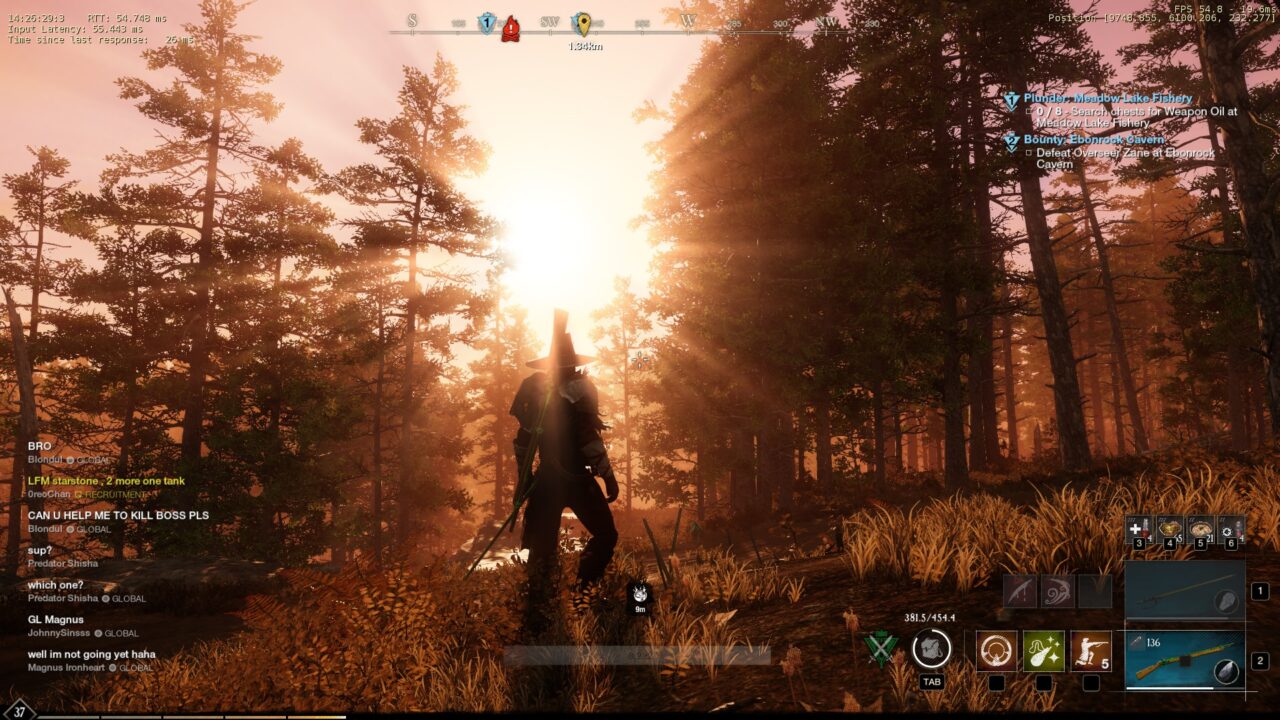Select the equipped musket weapon slot
The height and width of the screenshot is (720, 1280).
point(1185,659)
